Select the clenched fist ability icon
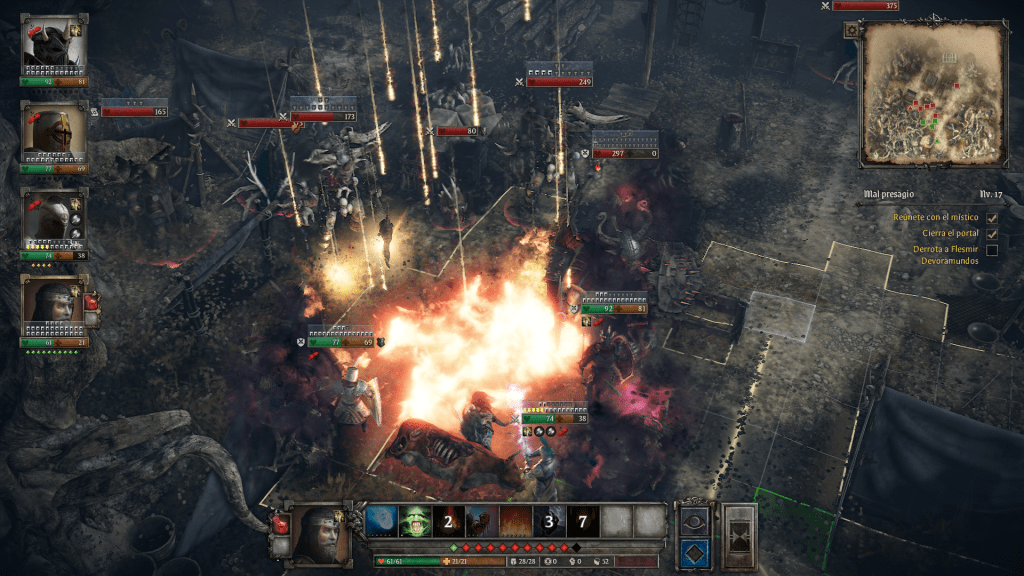 click(483, 521)
